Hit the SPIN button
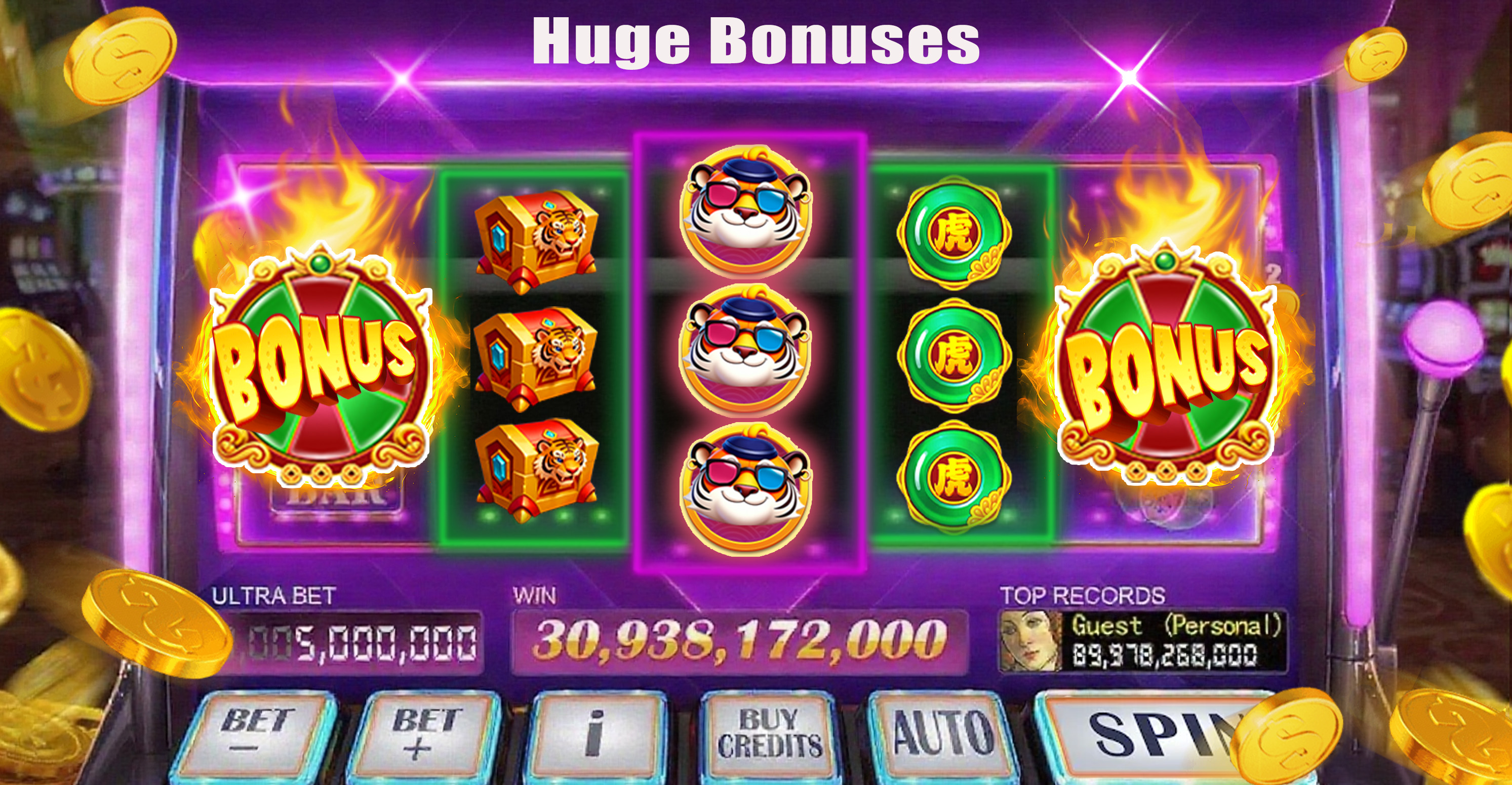Image resolution: width=1512 pixels, height=785 pixels. pos(1144,733)
